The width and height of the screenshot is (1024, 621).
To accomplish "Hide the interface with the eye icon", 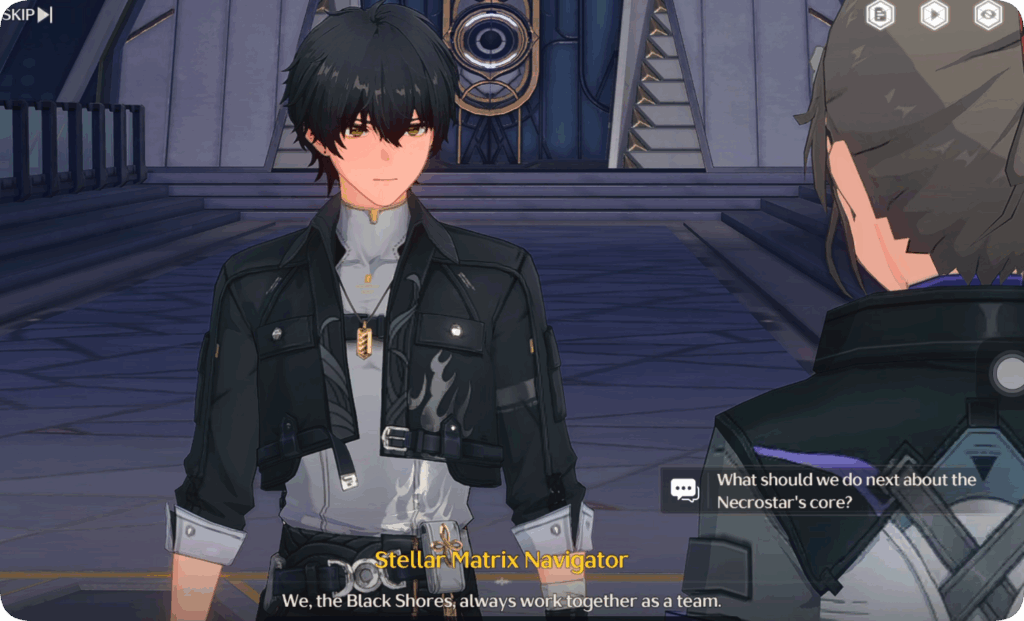I will (x=988, y=14).
